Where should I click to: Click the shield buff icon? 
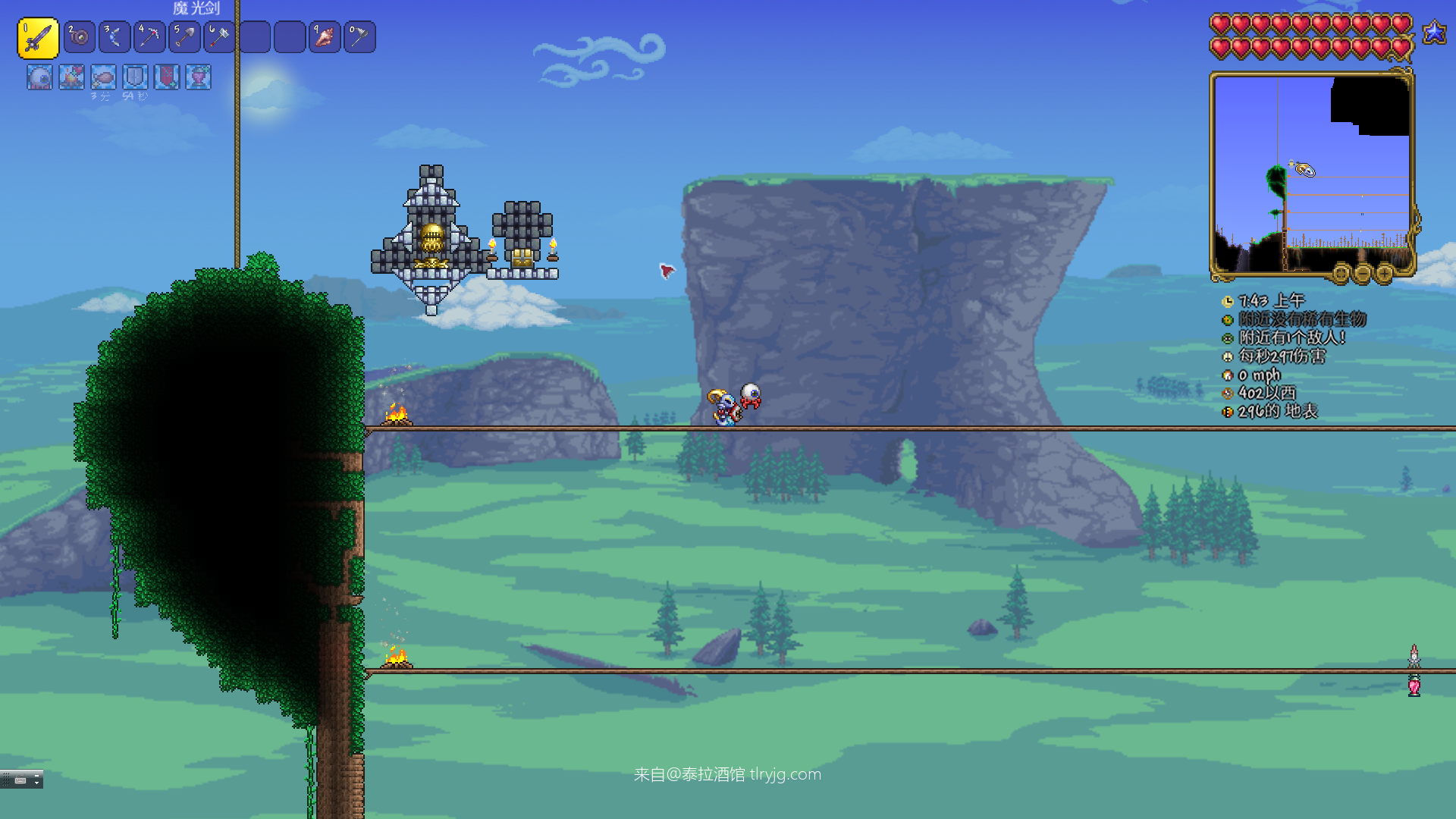[x=135, y=77]
